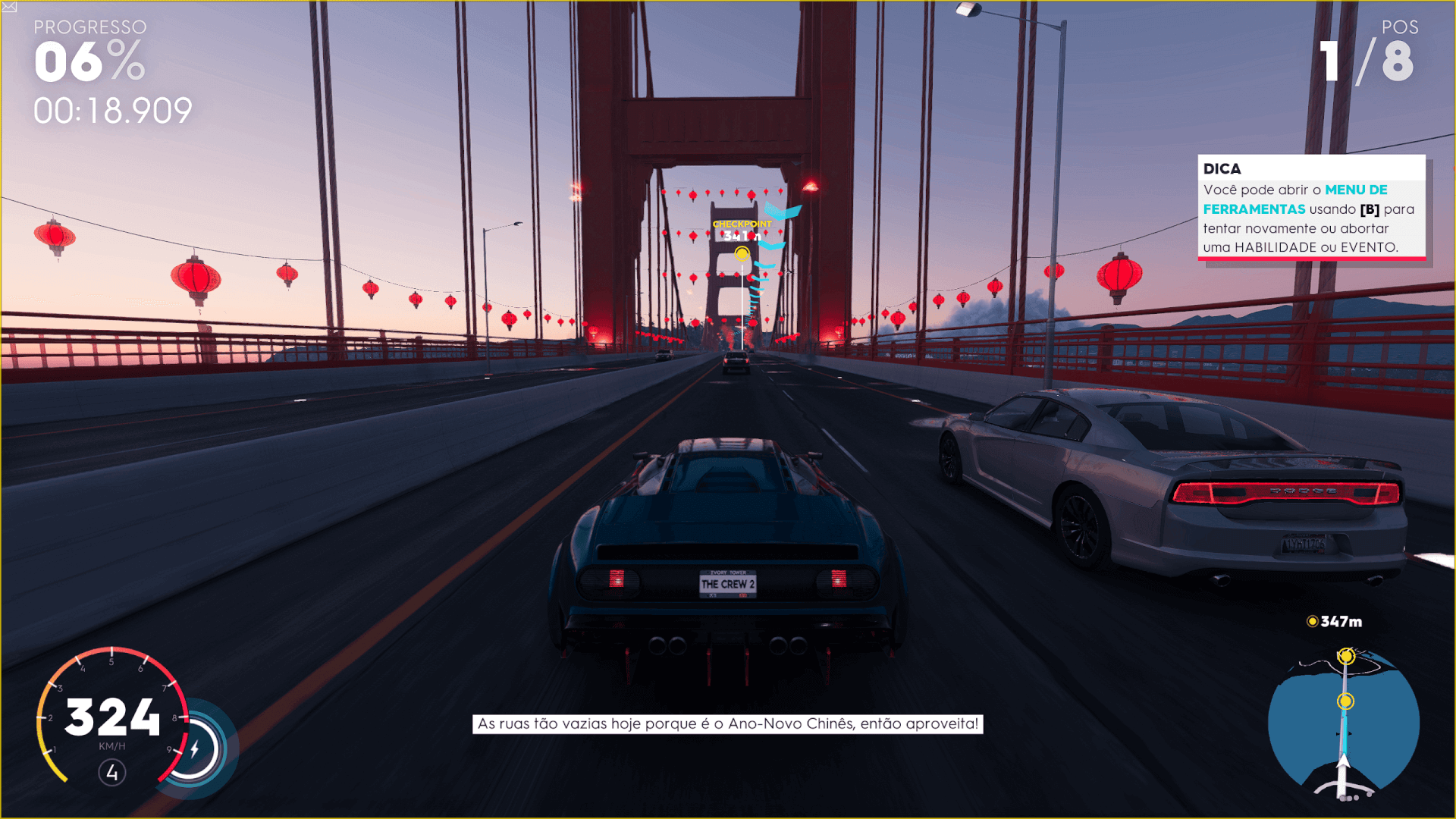This screenshot has height=819, width=1456.
Task: Click the DICA tip panel
Action: [1311, 208]
